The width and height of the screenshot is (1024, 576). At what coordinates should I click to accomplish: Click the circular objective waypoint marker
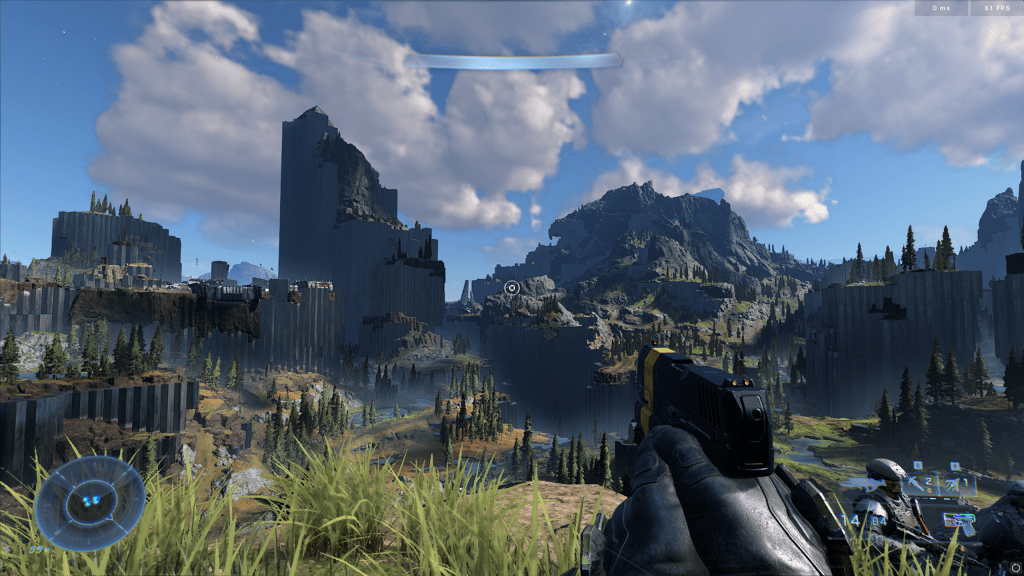(x=512, y=288)
